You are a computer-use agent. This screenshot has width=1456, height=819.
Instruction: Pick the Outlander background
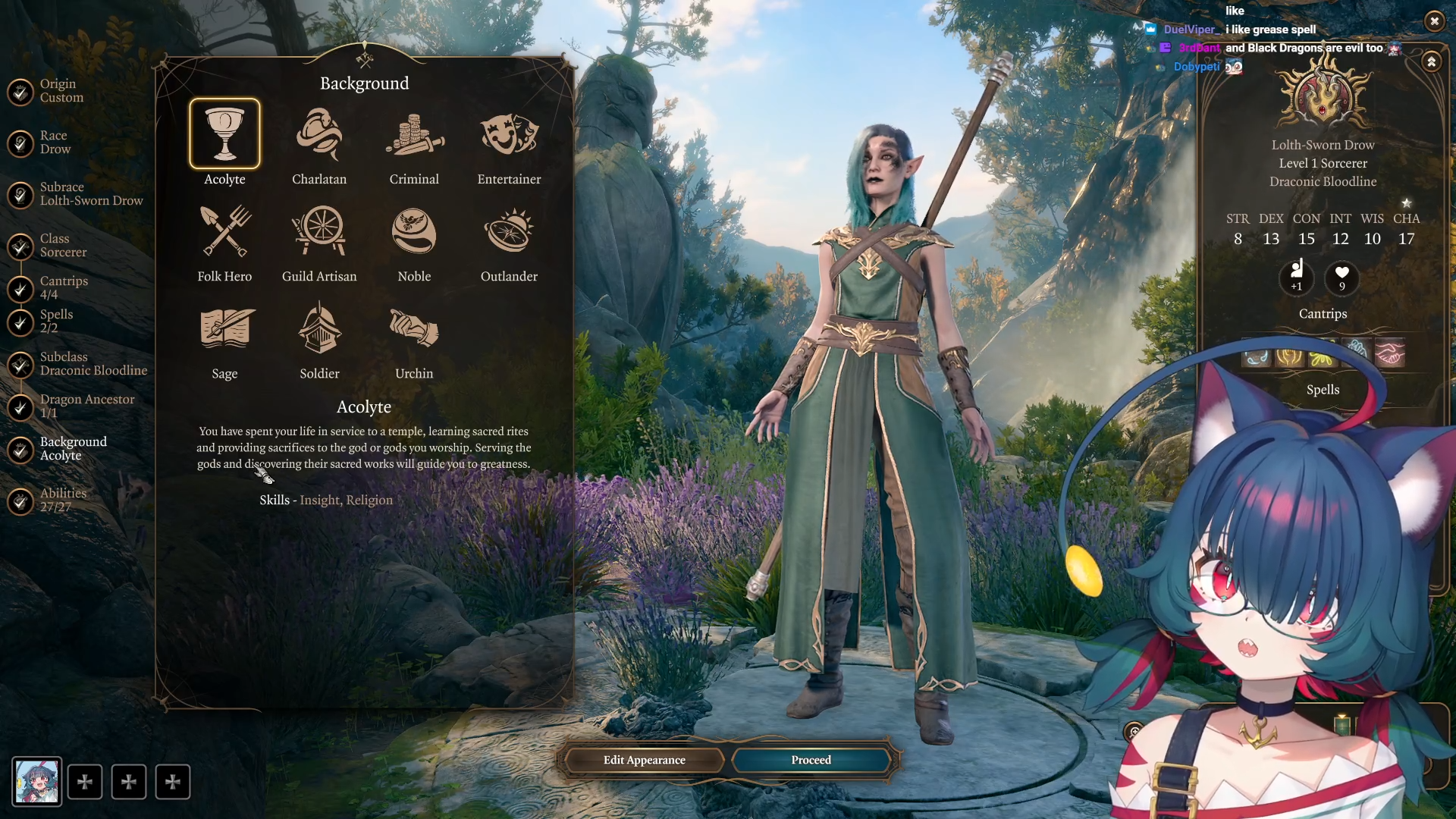[509, 232]
